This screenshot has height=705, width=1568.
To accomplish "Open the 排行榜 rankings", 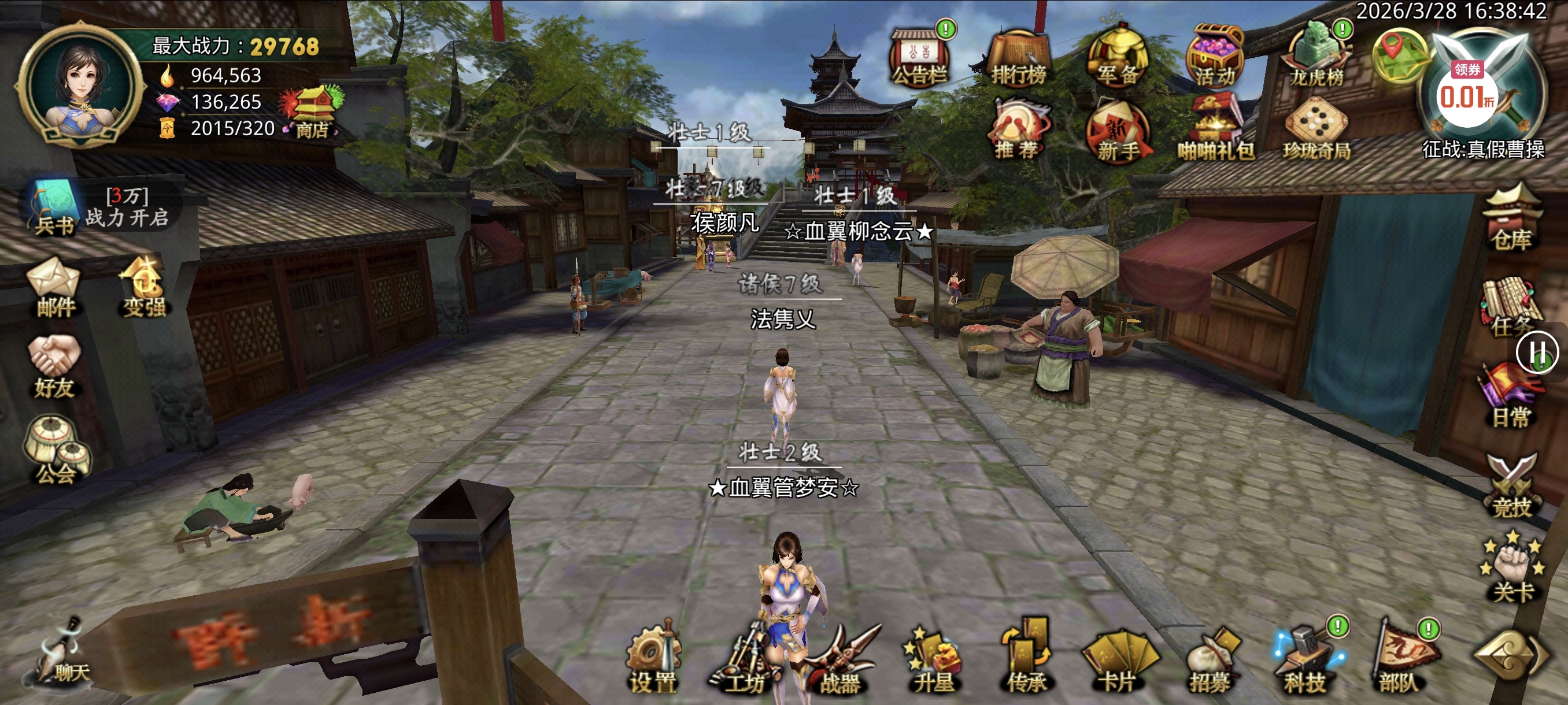I will pyautogui.click(x=1018, y=58).
